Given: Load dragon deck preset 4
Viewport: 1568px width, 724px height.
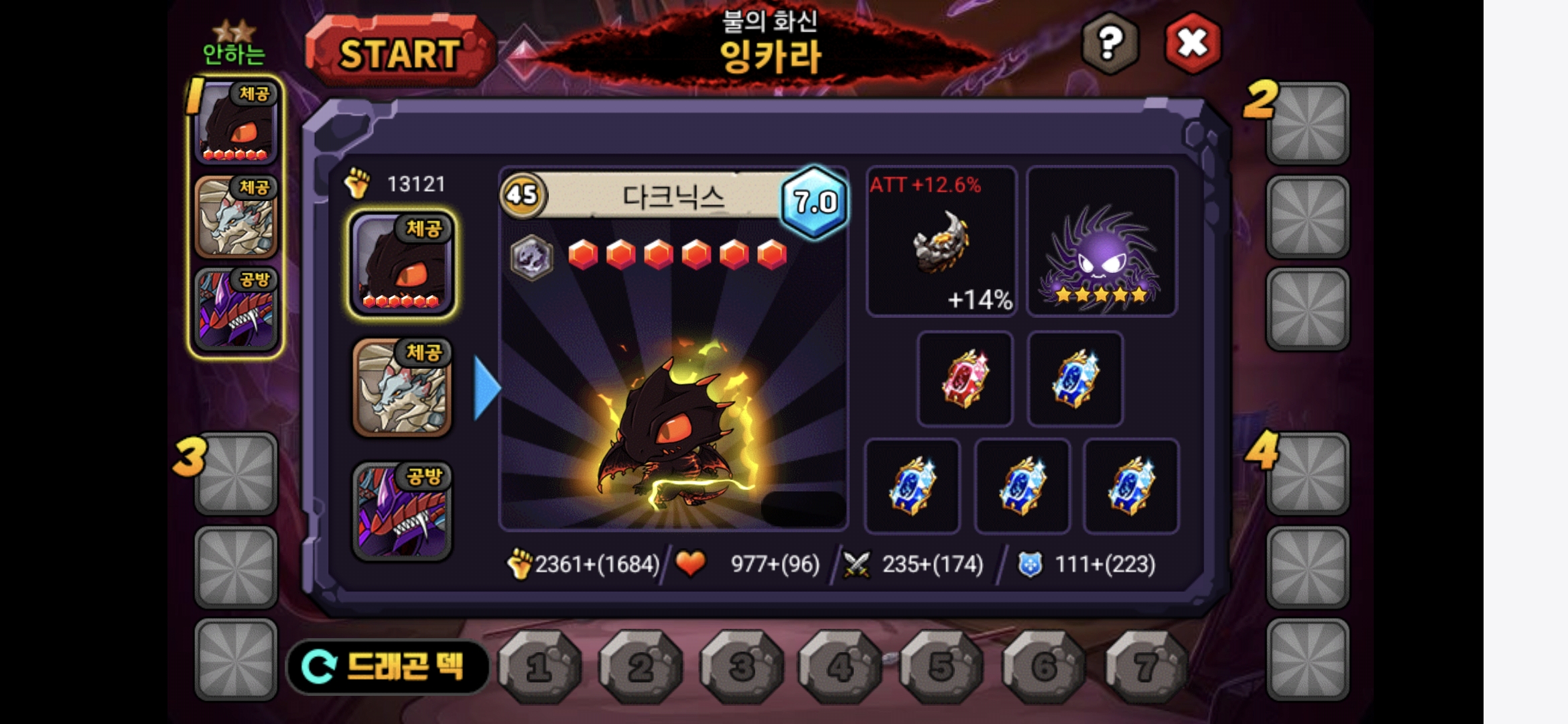Looking at the screenshot, I should (840, 666).
